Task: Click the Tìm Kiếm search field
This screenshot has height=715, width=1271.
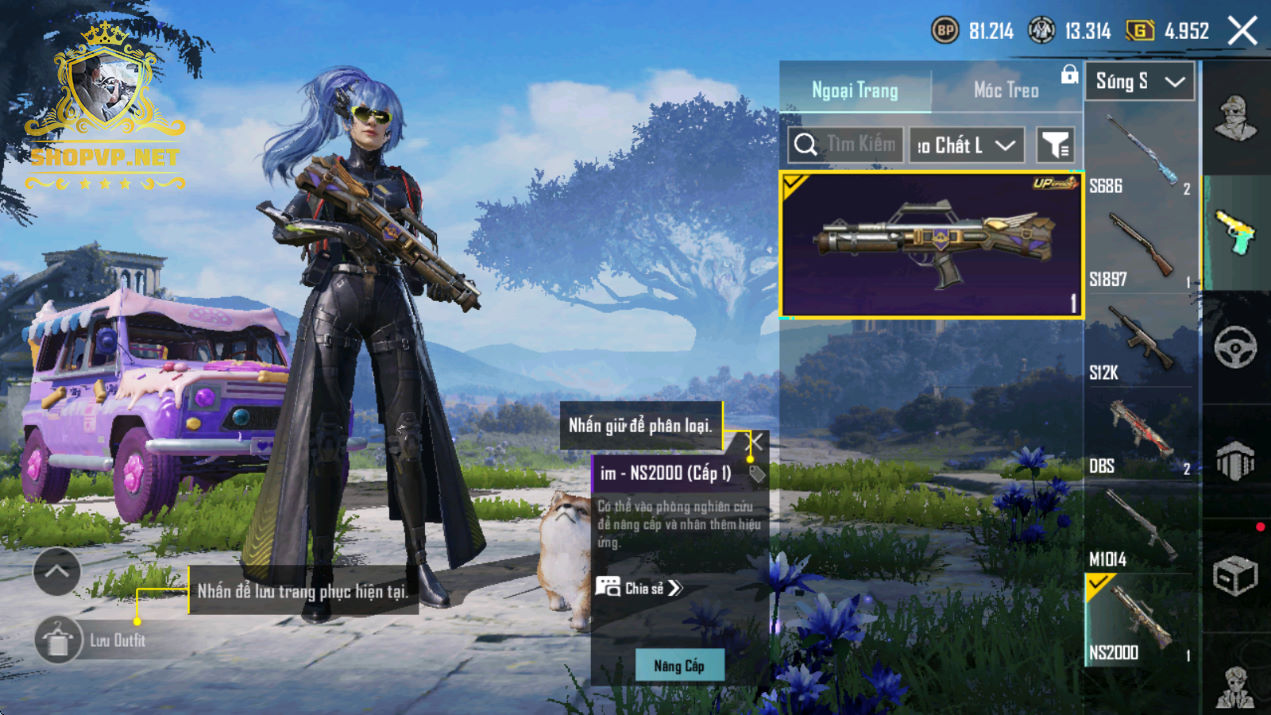Action: (846, 145)
